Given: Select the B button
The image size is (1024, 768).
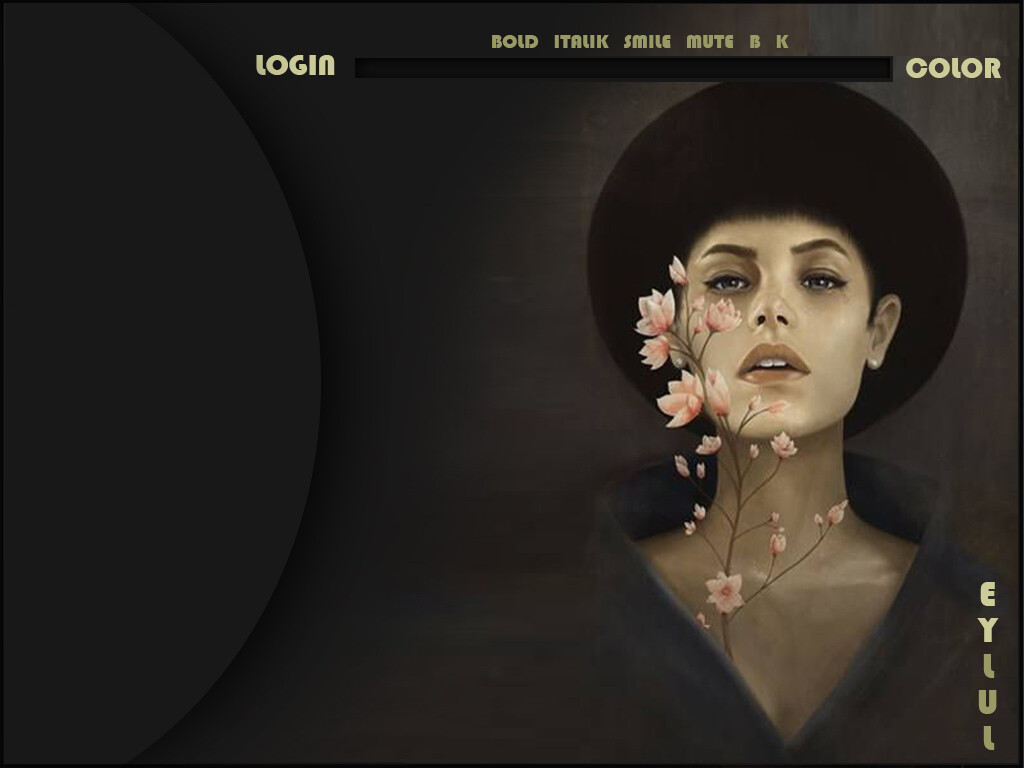Looking at the screenshot, I should [755, 42].
